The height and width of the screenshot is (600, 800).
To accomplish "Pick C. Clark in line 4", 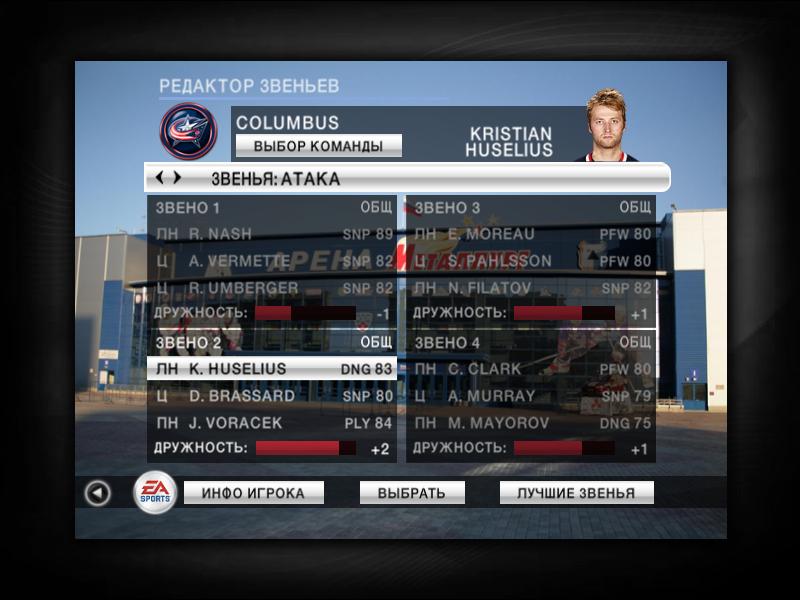I will pyautogui.click(x=531, y=369).
